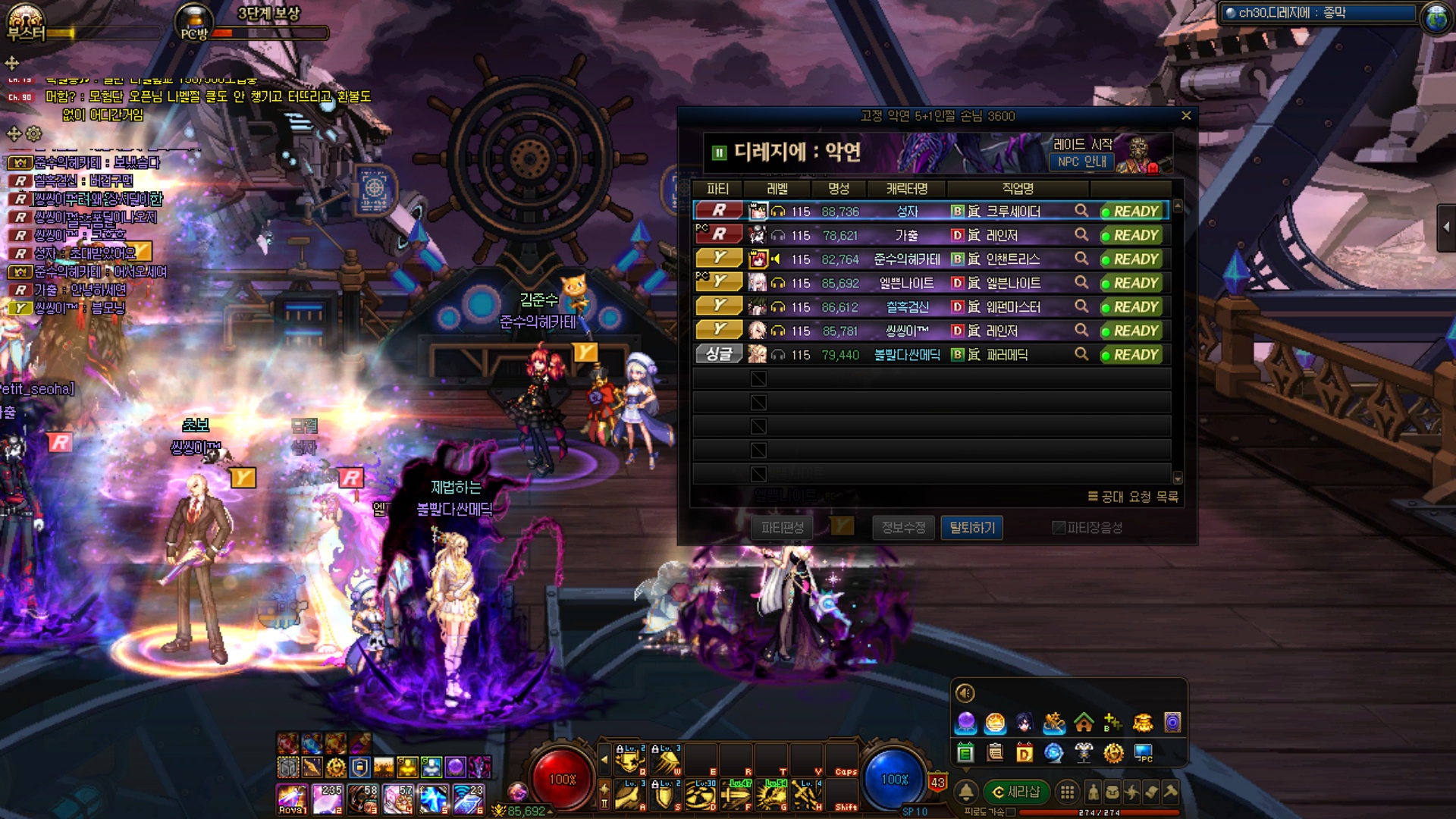
Task: Click the NPC 안내 button
Action: [1081, 162]
